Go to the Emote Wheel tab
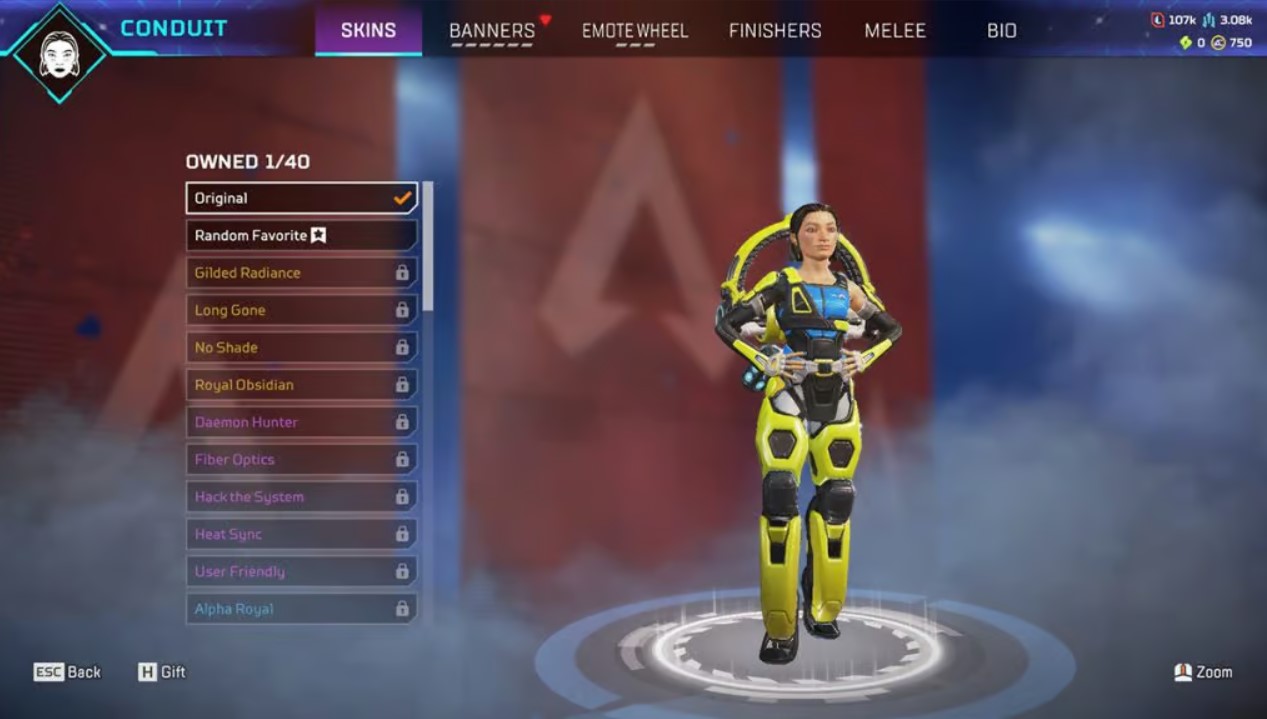Viewport: 1267px width, 719px height. pos(635,31)
